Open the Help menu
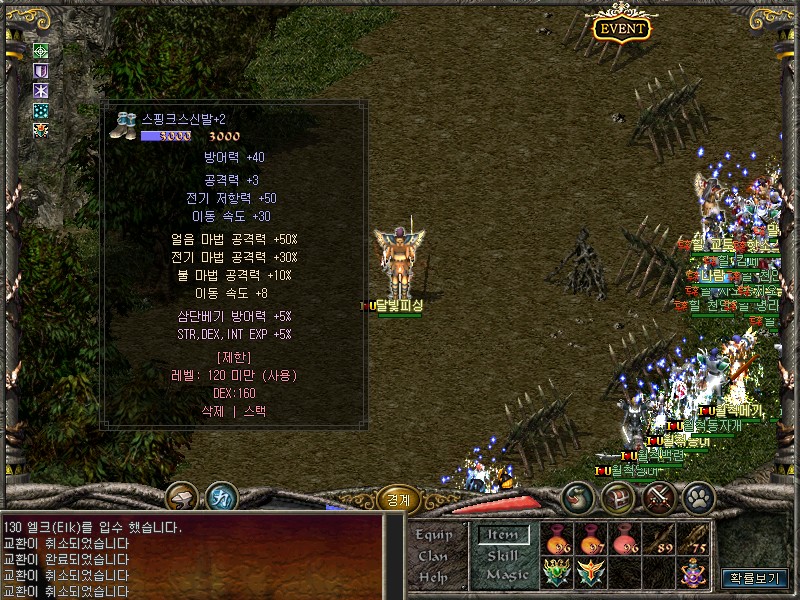The width and height of the screenshot is (800, 600). coord(433,577)
